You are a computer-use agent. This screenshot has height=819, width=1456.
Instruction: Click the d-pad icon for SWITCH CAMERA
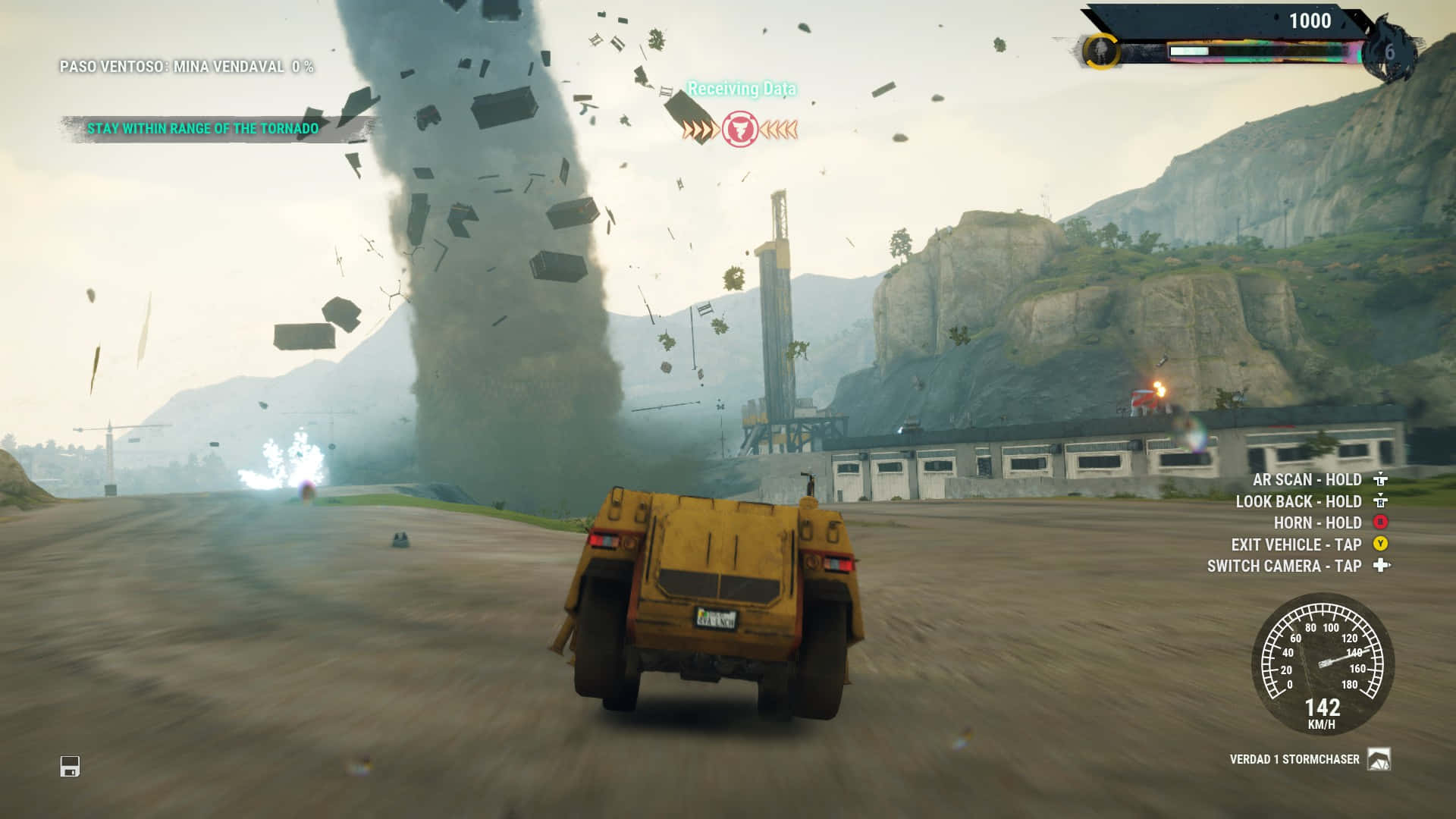pos(1382,565)
